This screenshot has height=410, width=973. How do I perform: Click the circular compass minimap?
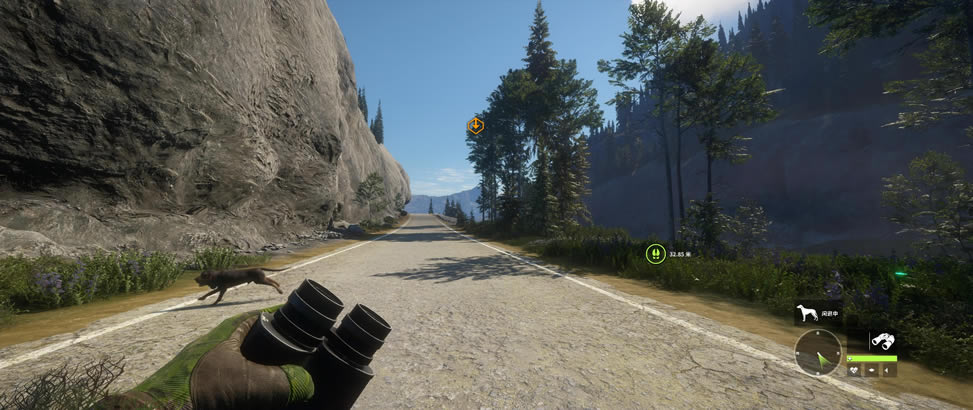(818, 352)
